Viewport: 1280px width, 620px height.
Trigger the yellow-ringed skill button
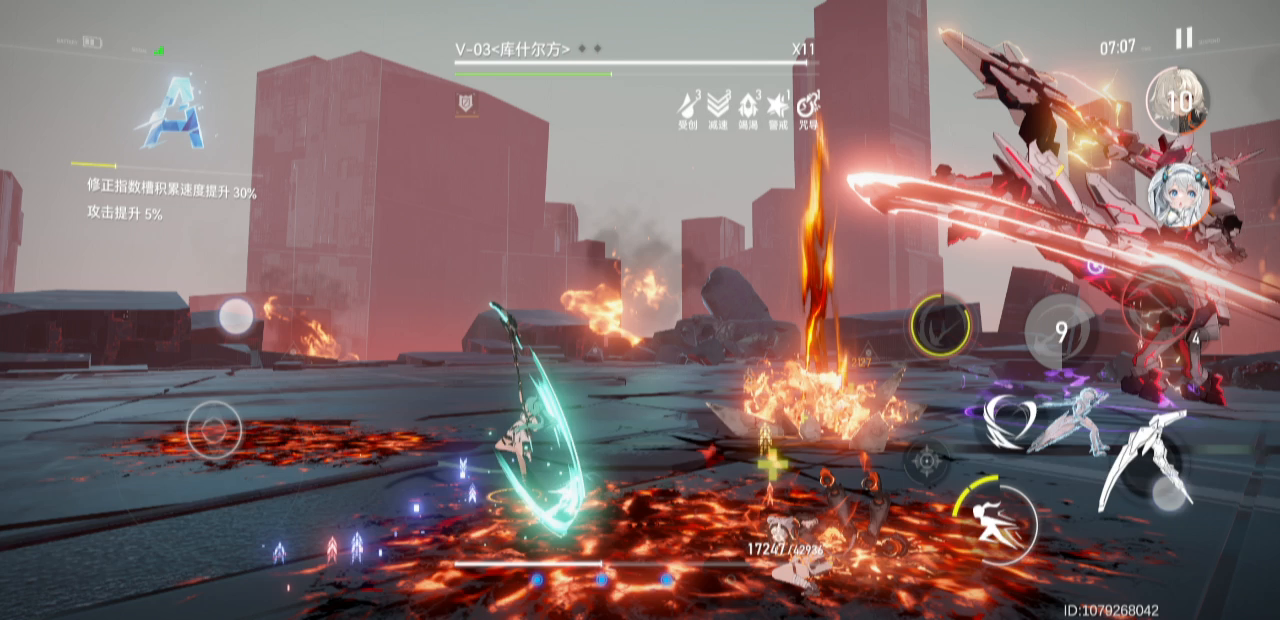[x=940, y=325]
